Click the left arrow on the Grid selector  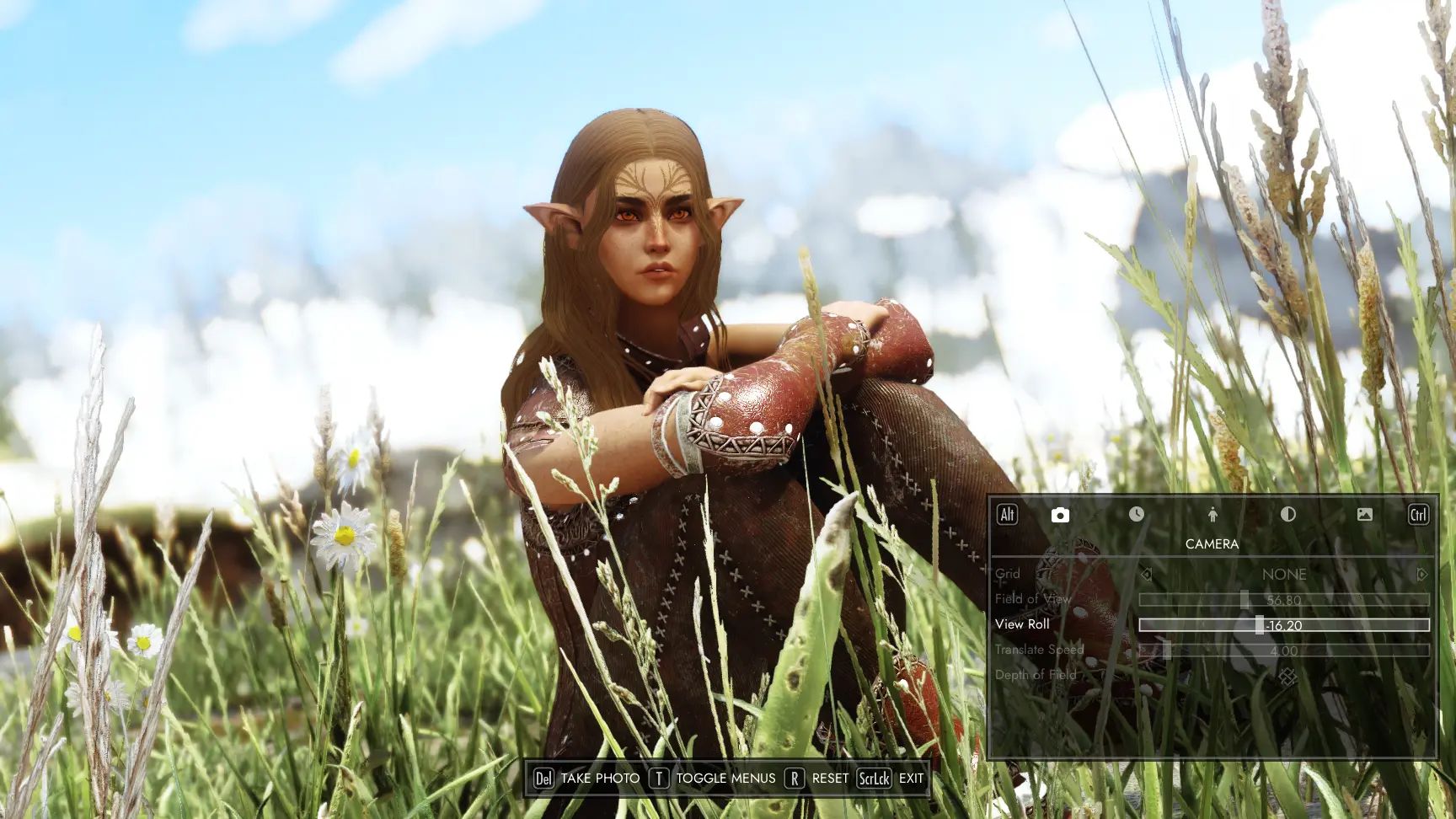[x=1147, y=574]
